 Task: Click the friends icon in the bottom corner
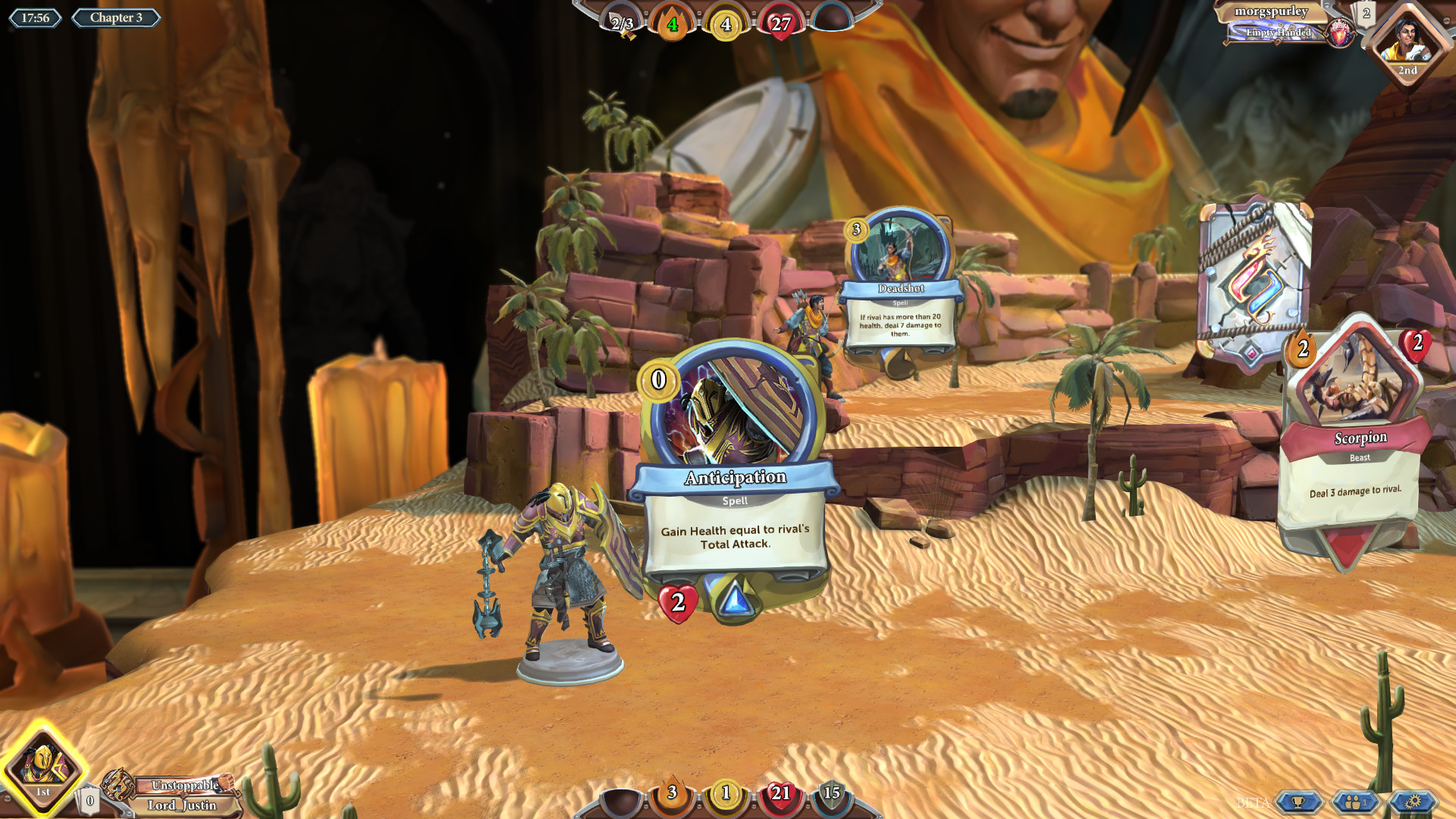click(x=1355, y=802)
